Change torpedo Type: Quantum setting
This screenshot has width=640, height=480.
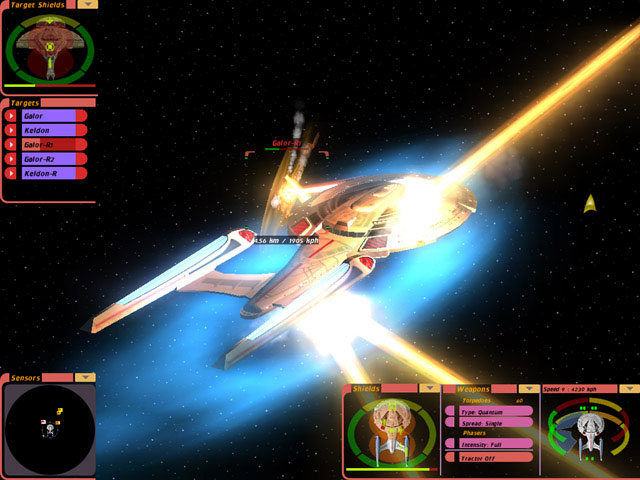pos(489,411)
